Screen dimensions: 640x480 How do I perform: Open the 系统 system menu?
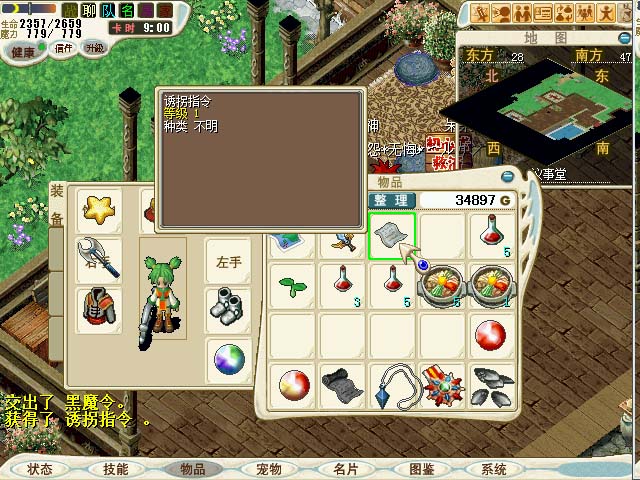[494, 469]
